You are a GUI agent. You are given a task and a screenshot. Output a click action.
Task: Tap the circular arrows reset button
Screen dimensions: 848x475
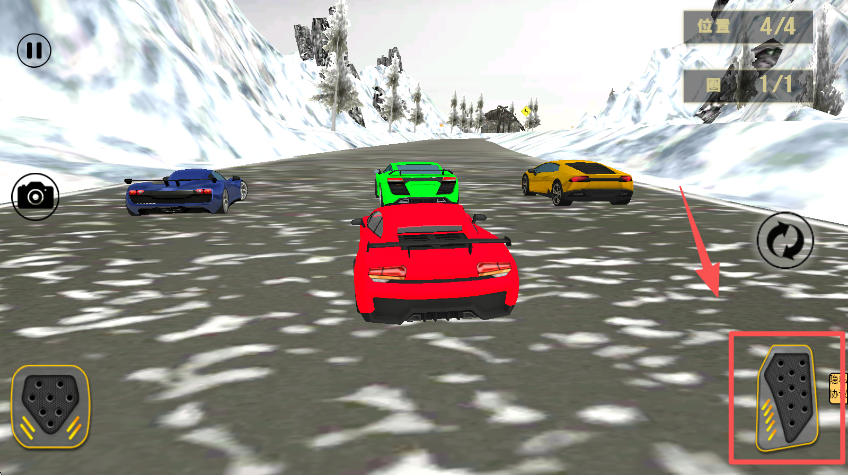click(x=784, y=240)
